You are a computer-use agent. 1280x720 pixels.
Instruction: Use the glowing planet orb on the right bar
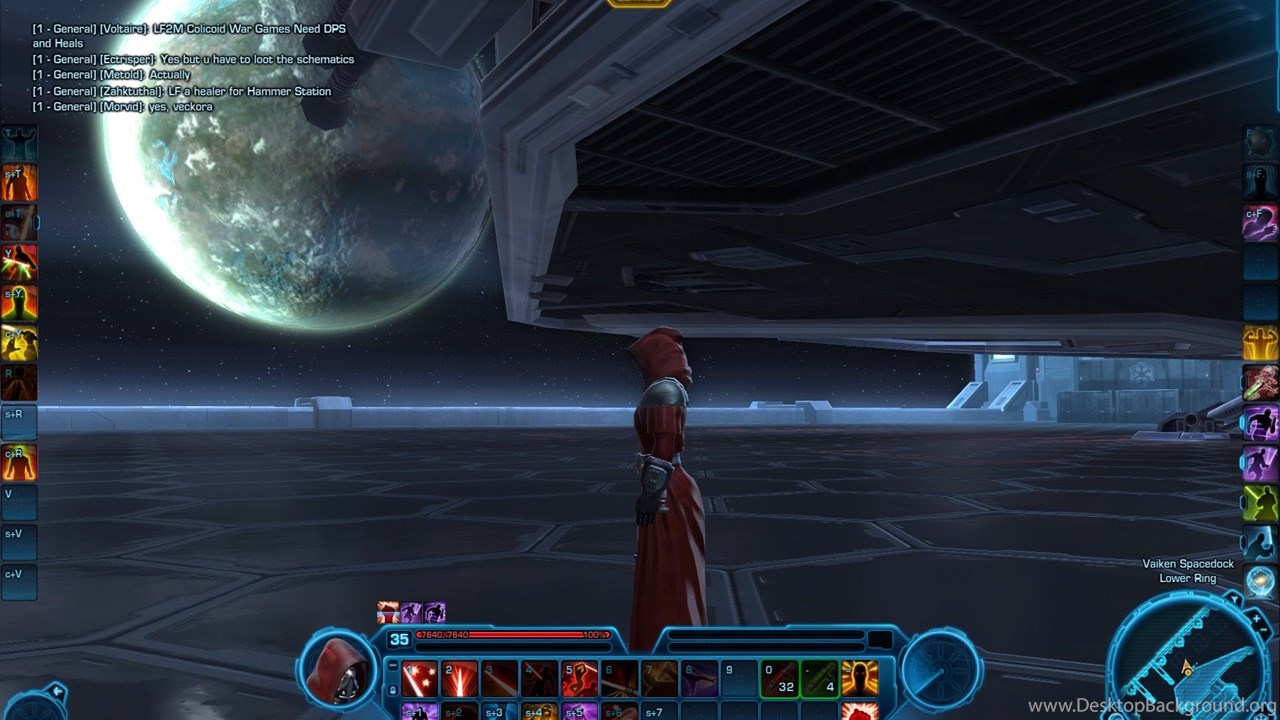(x=1260, y=581)
